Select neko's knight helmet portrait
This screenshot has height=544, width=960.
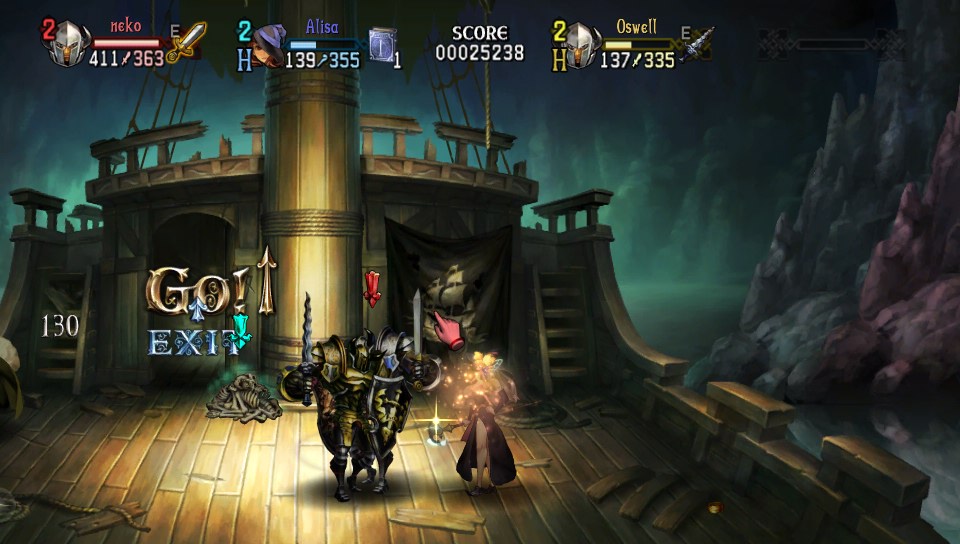[x=69, y=45]
